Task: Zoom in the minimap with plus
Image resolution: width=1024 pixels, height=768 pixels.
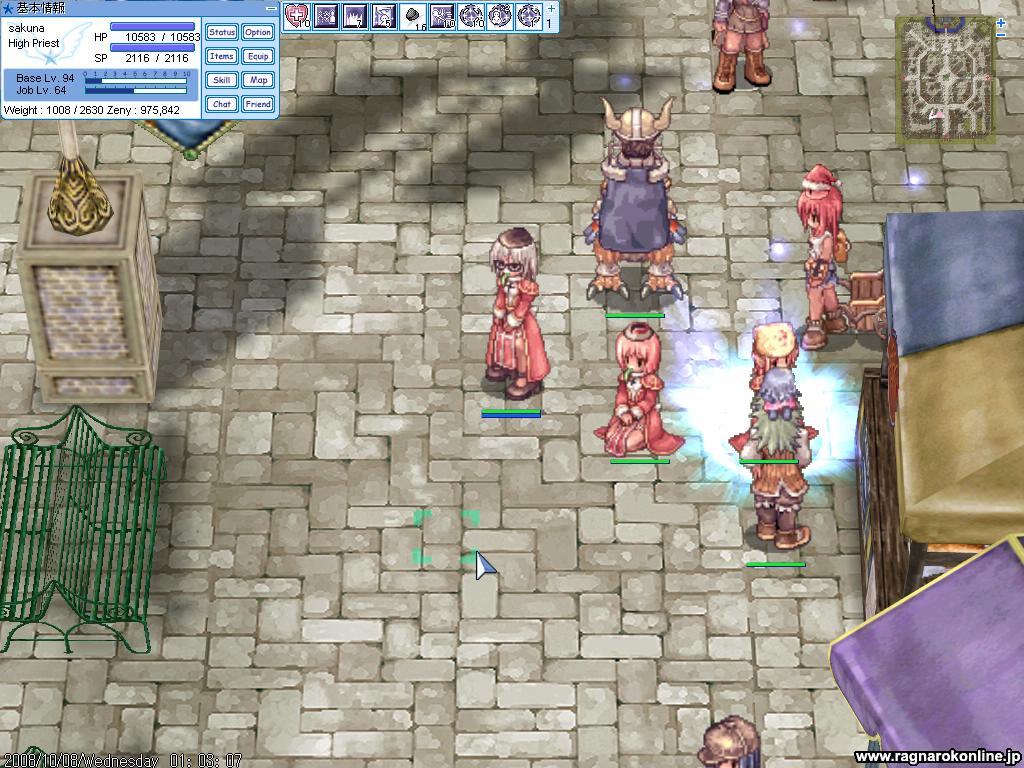Action: (1001, 22)
